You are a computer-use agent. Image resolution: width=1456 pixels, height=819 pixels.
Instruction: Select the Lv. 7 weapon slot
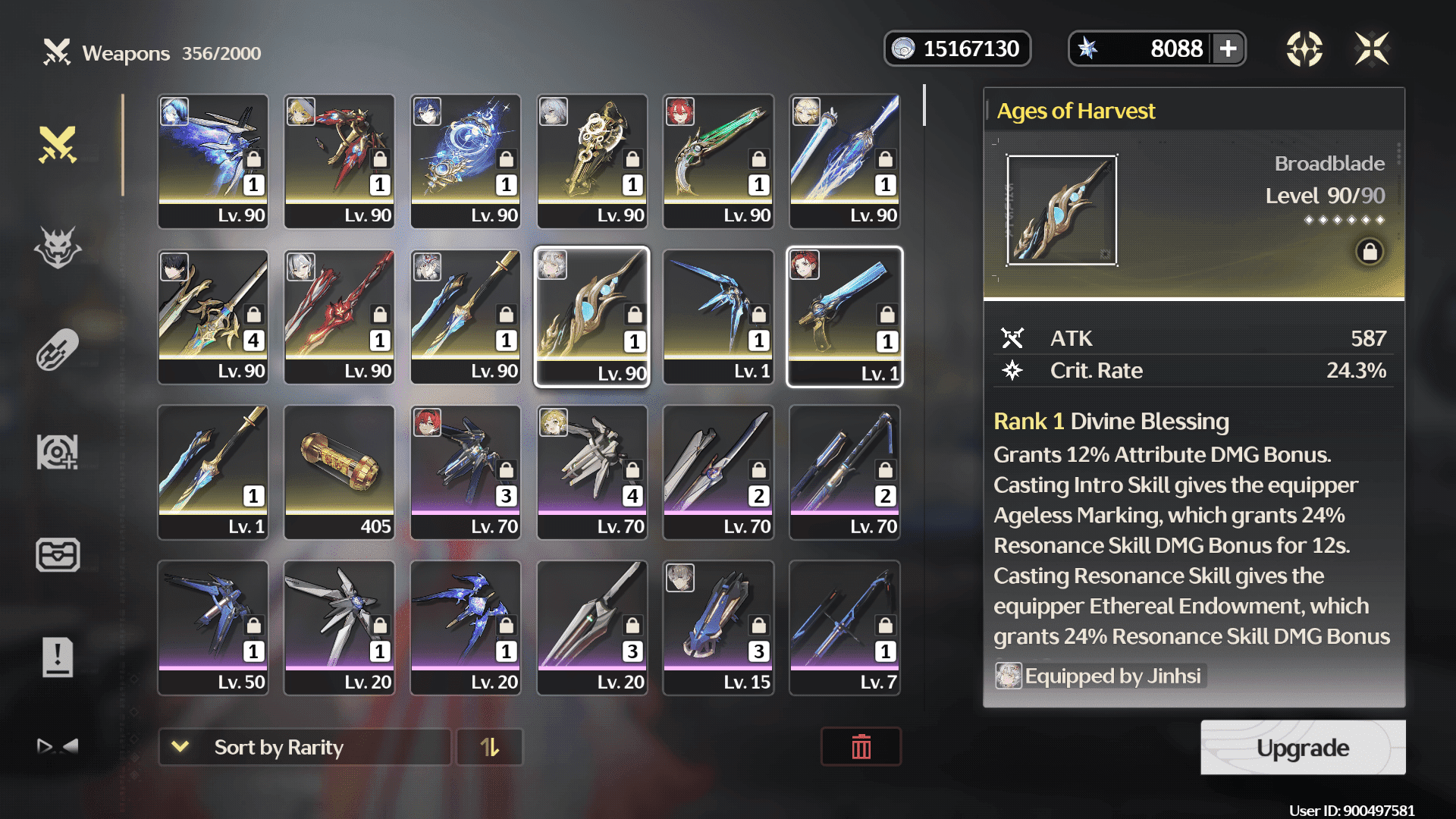[845, 627]
